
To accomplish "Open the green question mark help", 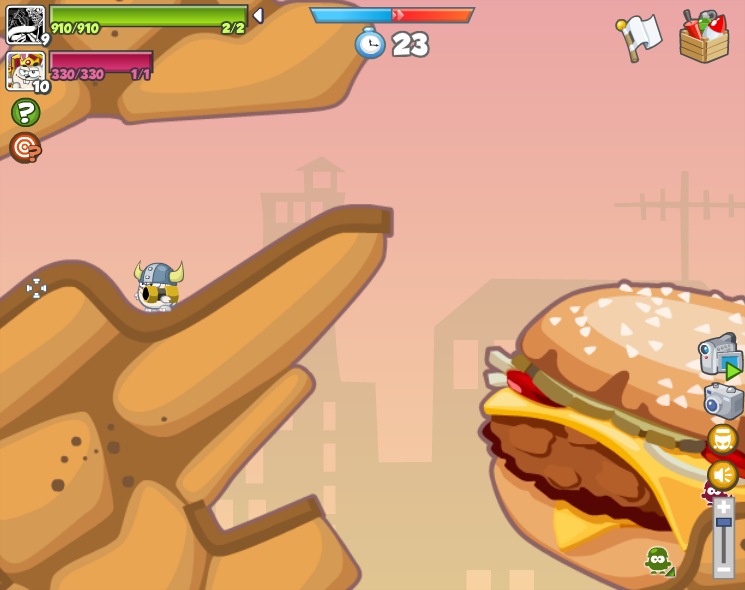I will tap(25, 112).
